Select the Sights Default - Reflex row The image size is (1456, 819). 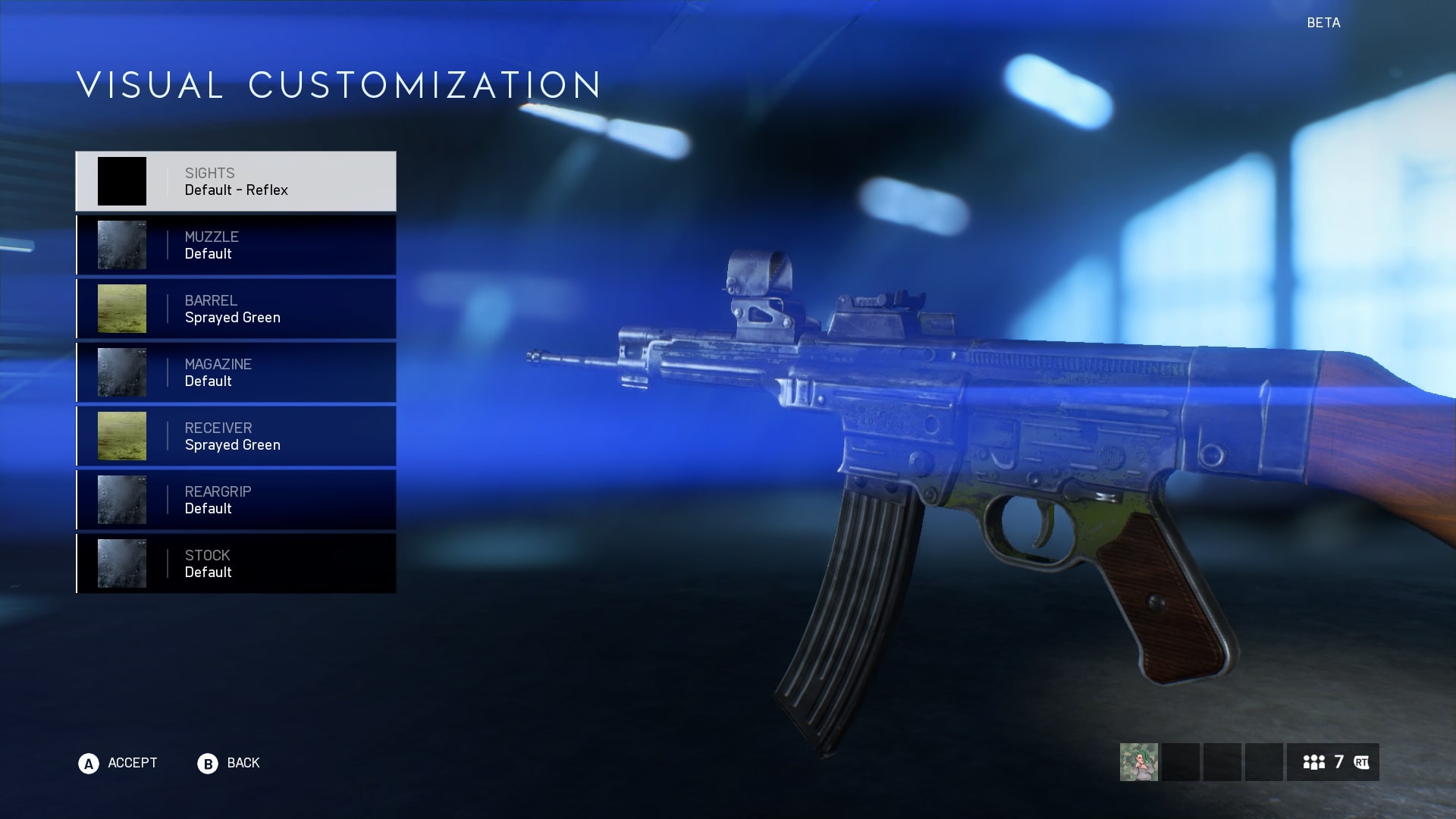pyautogui.click(x=236, y=181)
